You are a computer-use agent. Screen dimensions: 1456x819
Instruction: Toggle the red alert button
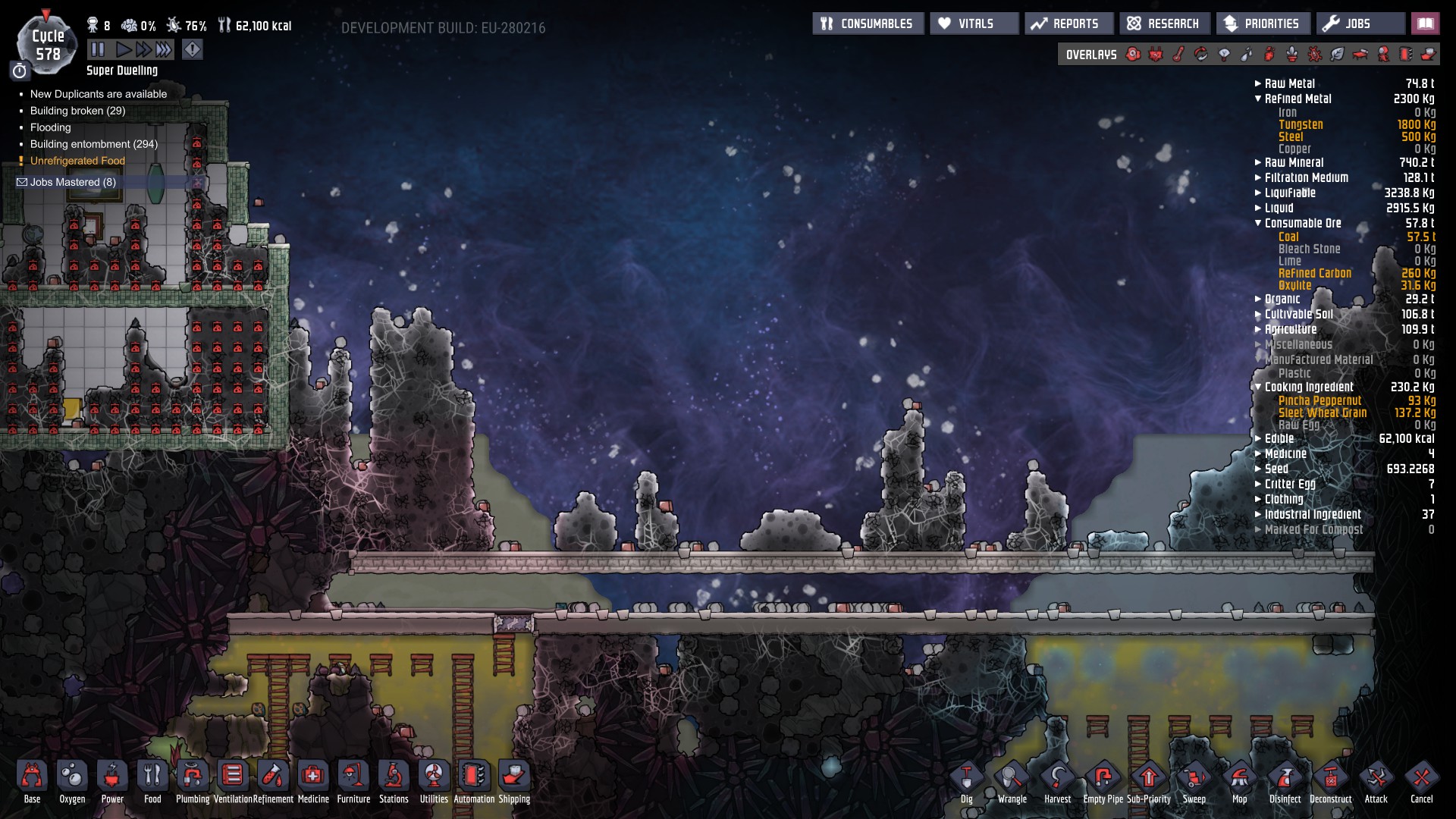point(193,50)
